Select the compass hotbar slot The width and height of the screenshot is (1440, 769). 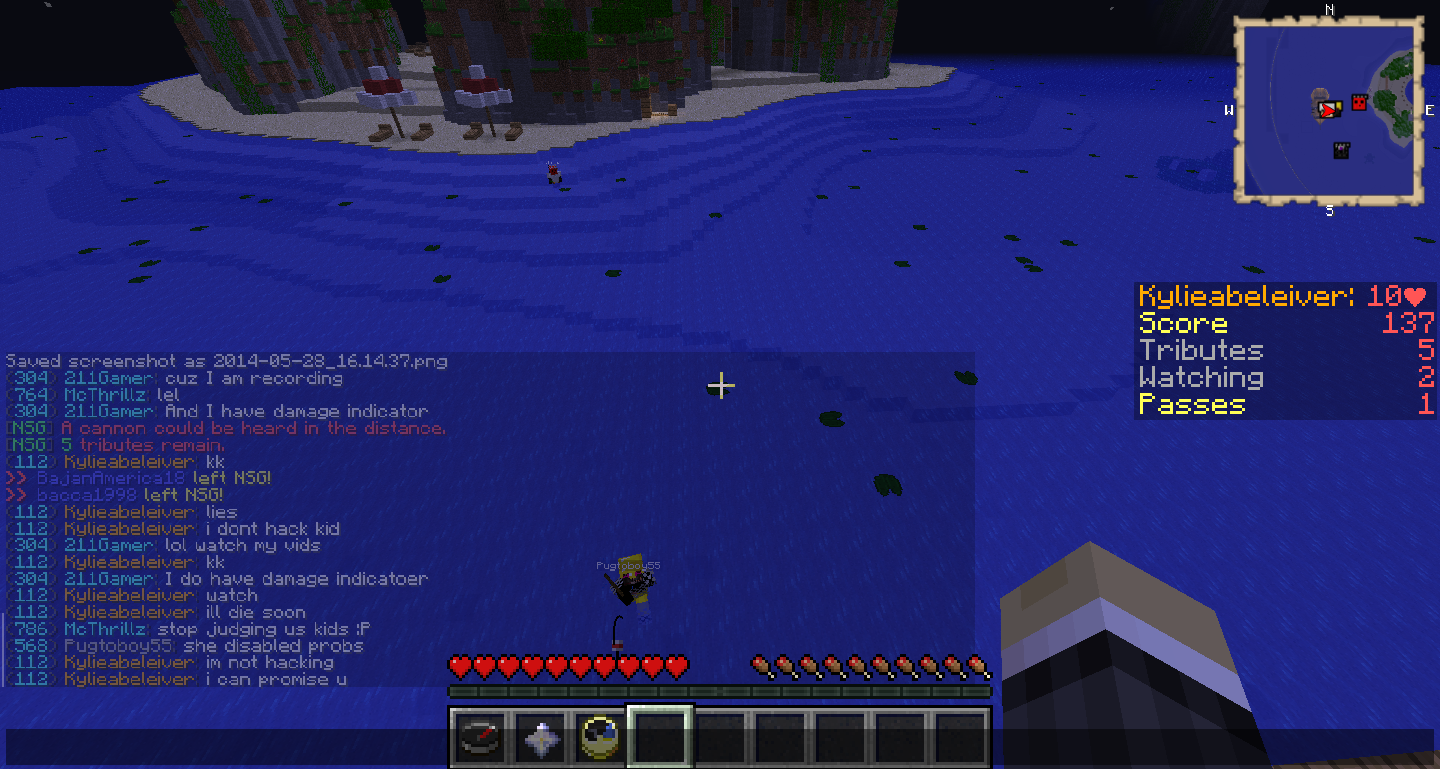coord(479,739)
